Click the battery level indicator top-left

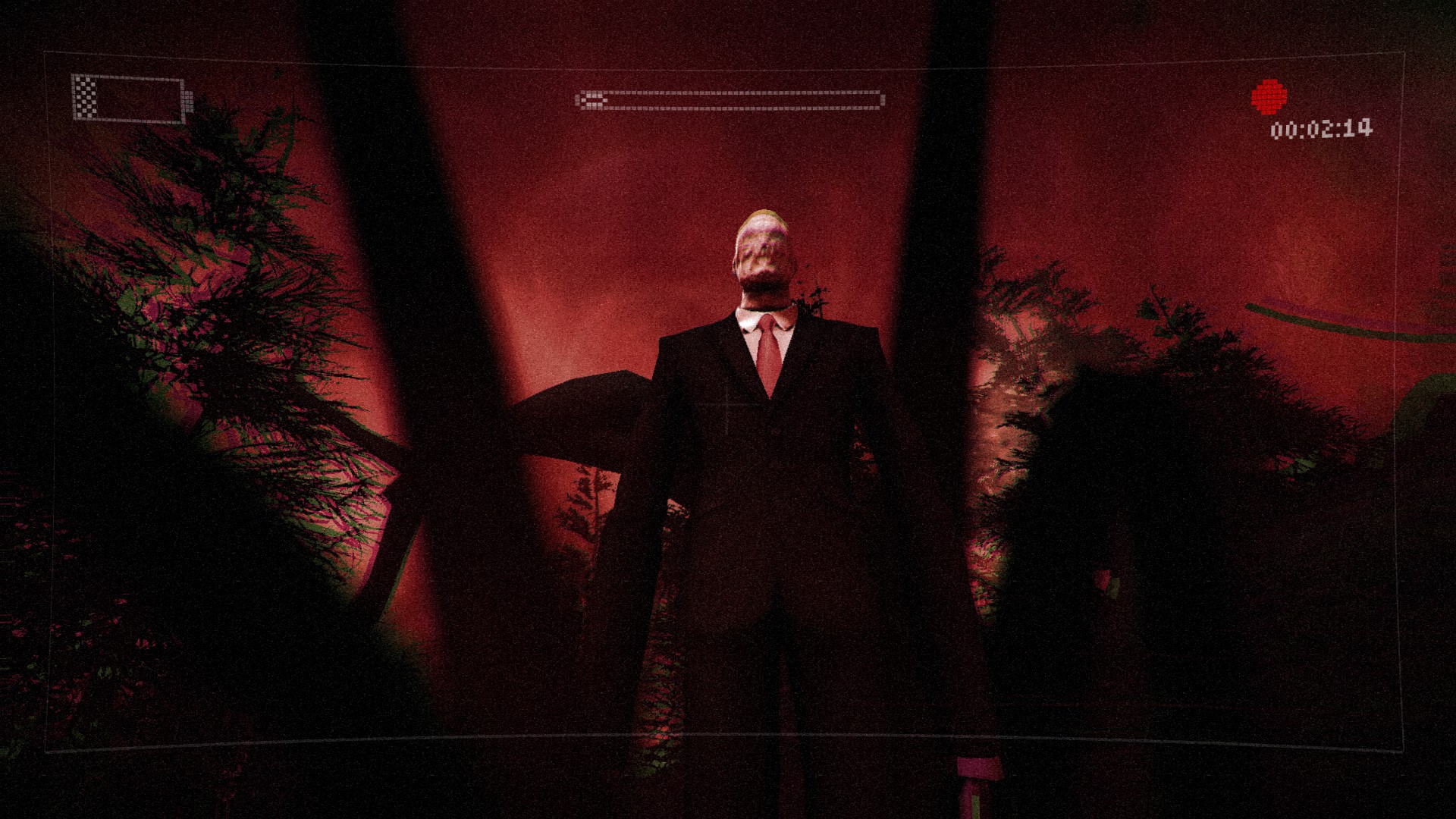tap(127, 96)
